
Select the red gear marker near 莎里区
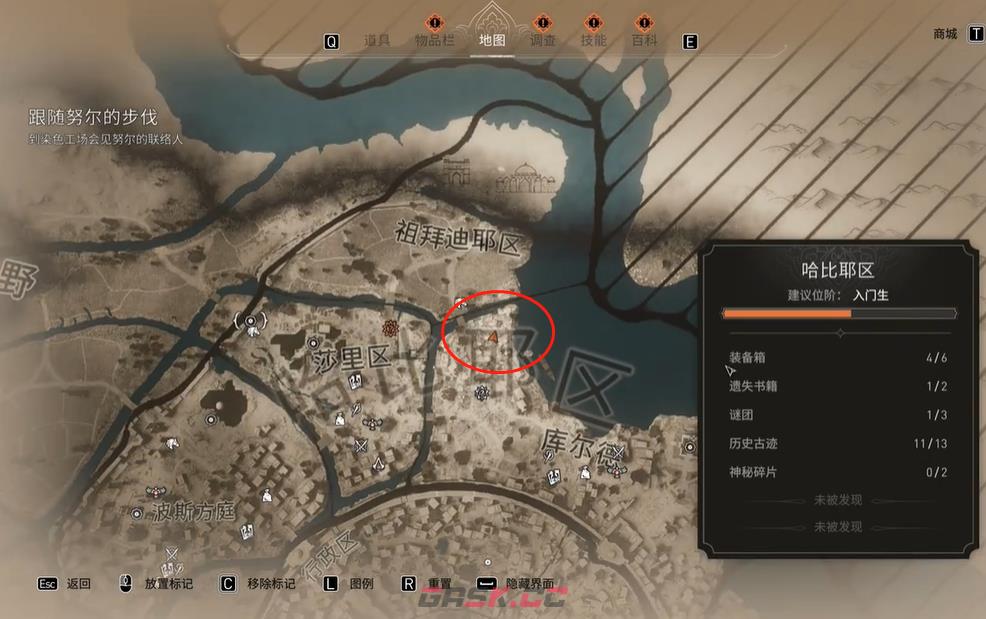click(391, 327)
